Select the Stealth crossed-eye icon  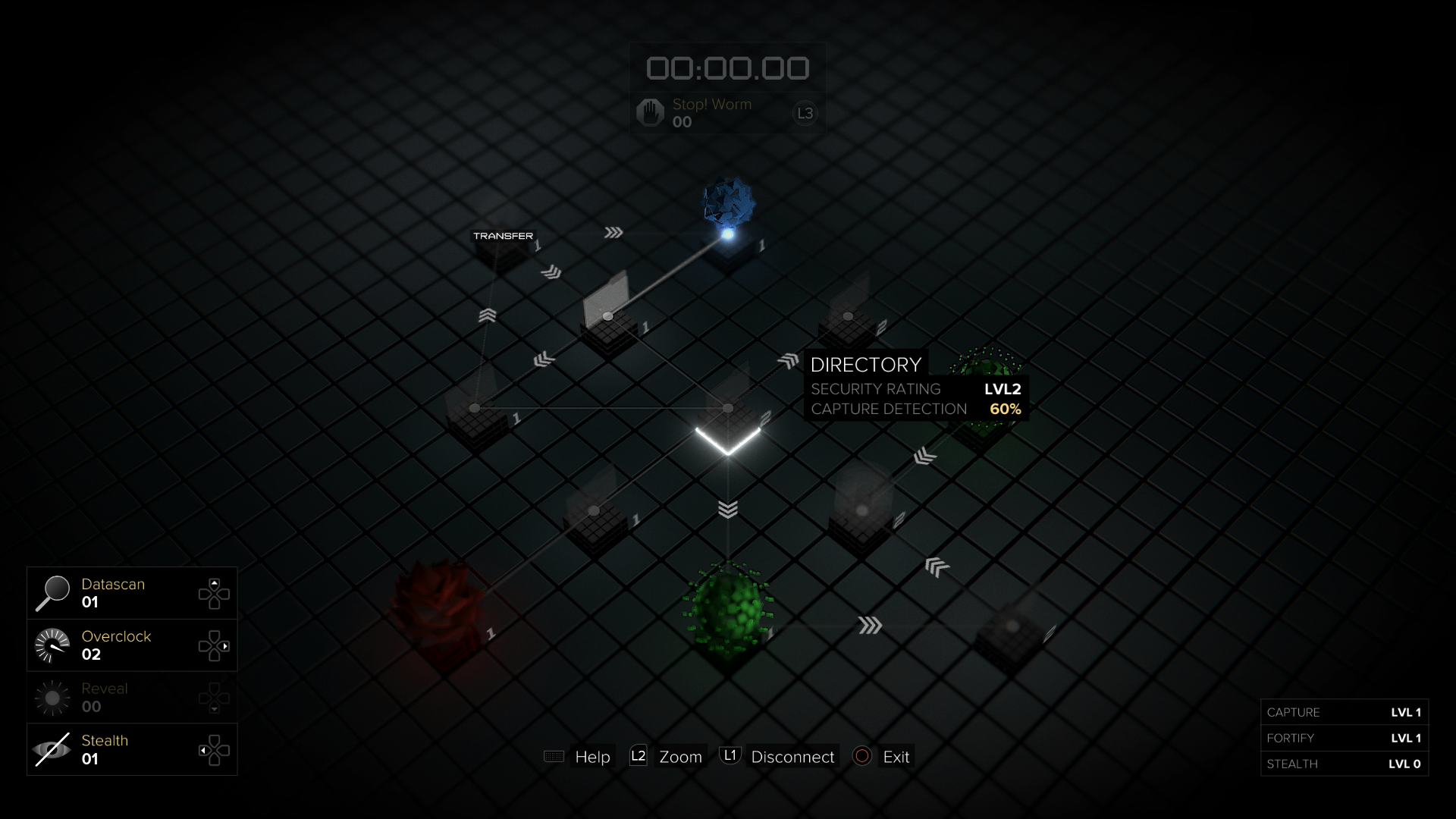tap(53, 748)
